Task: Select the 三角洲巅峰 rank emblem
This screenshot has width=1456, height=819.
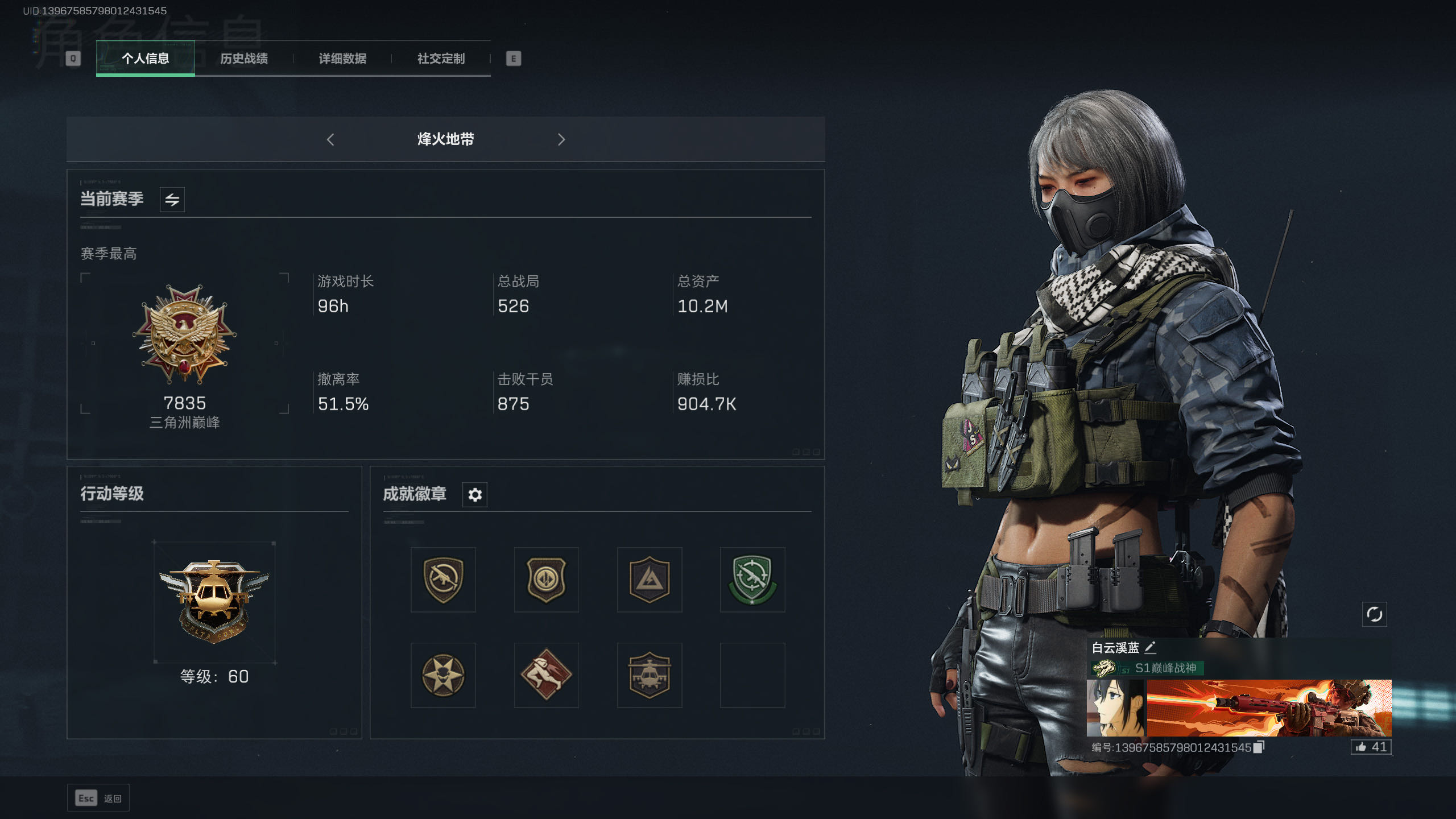Action: click(185, 336)
